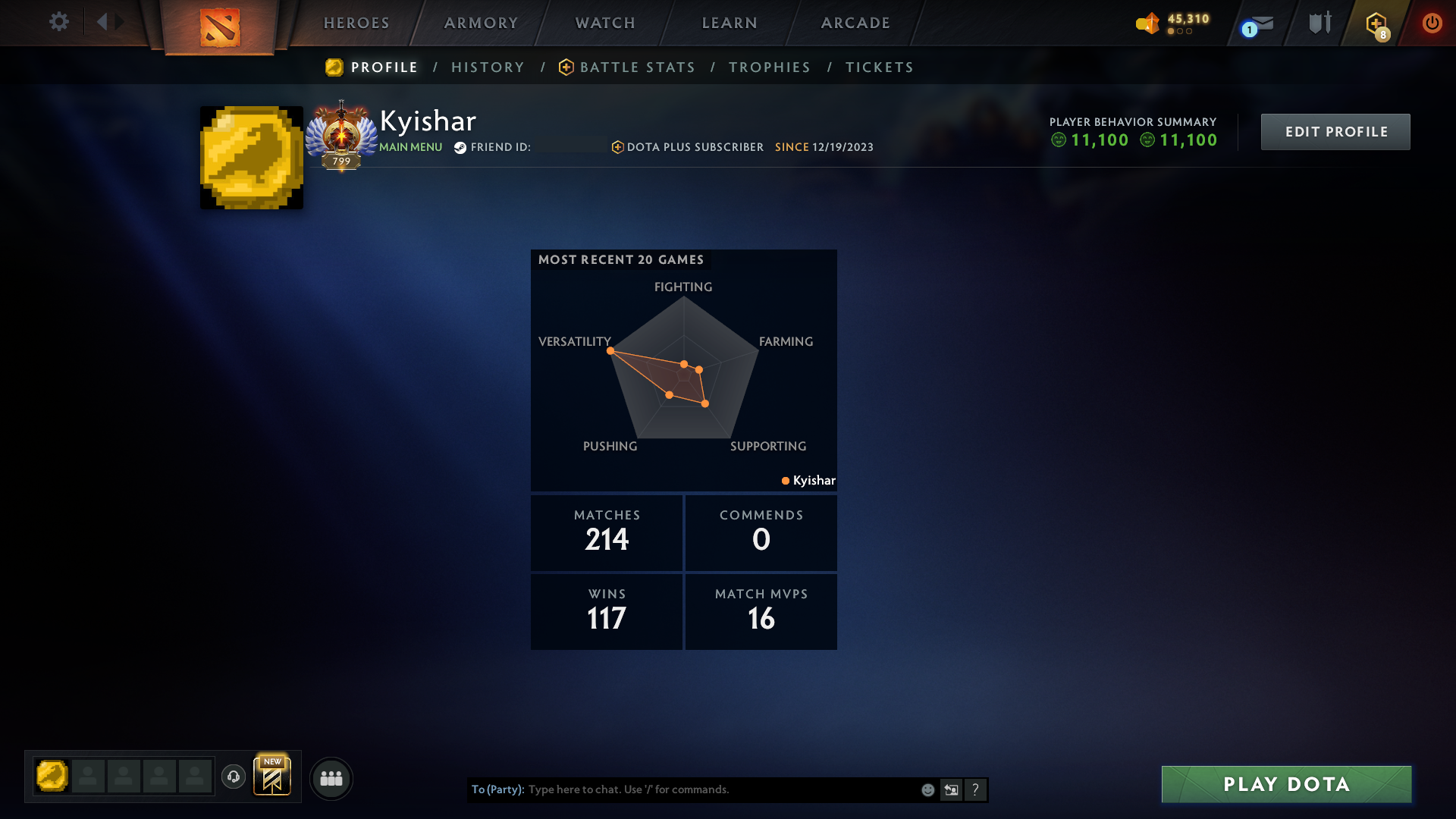Select WATCH from the top menu
The height and width of the screenshot is (819, 1456).
click(604, 23)
